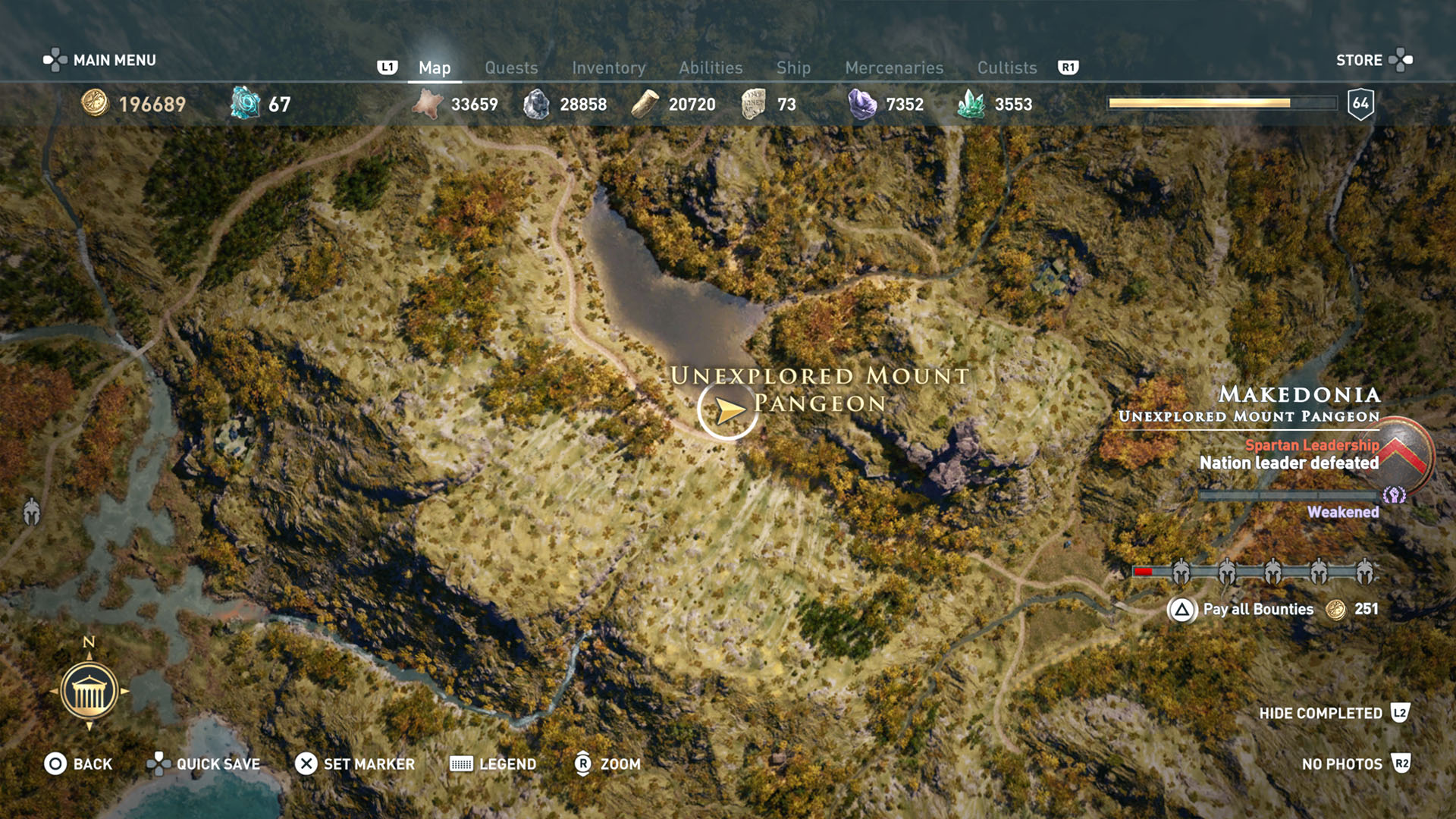Screen dimensions: 1456x819
Task: Select the orichalcum ore icon
Action: [x=244, y=102]
